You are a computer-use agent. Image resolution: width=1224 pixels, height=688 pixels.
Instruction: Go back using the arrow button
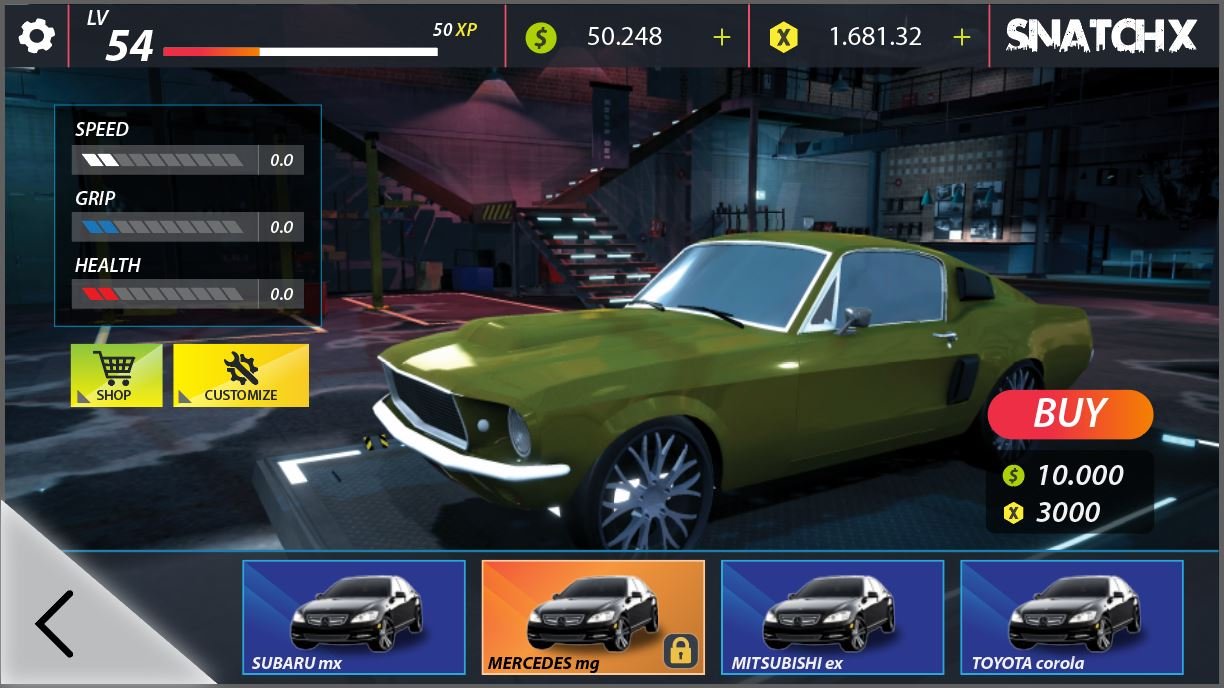tap(57, 623)
